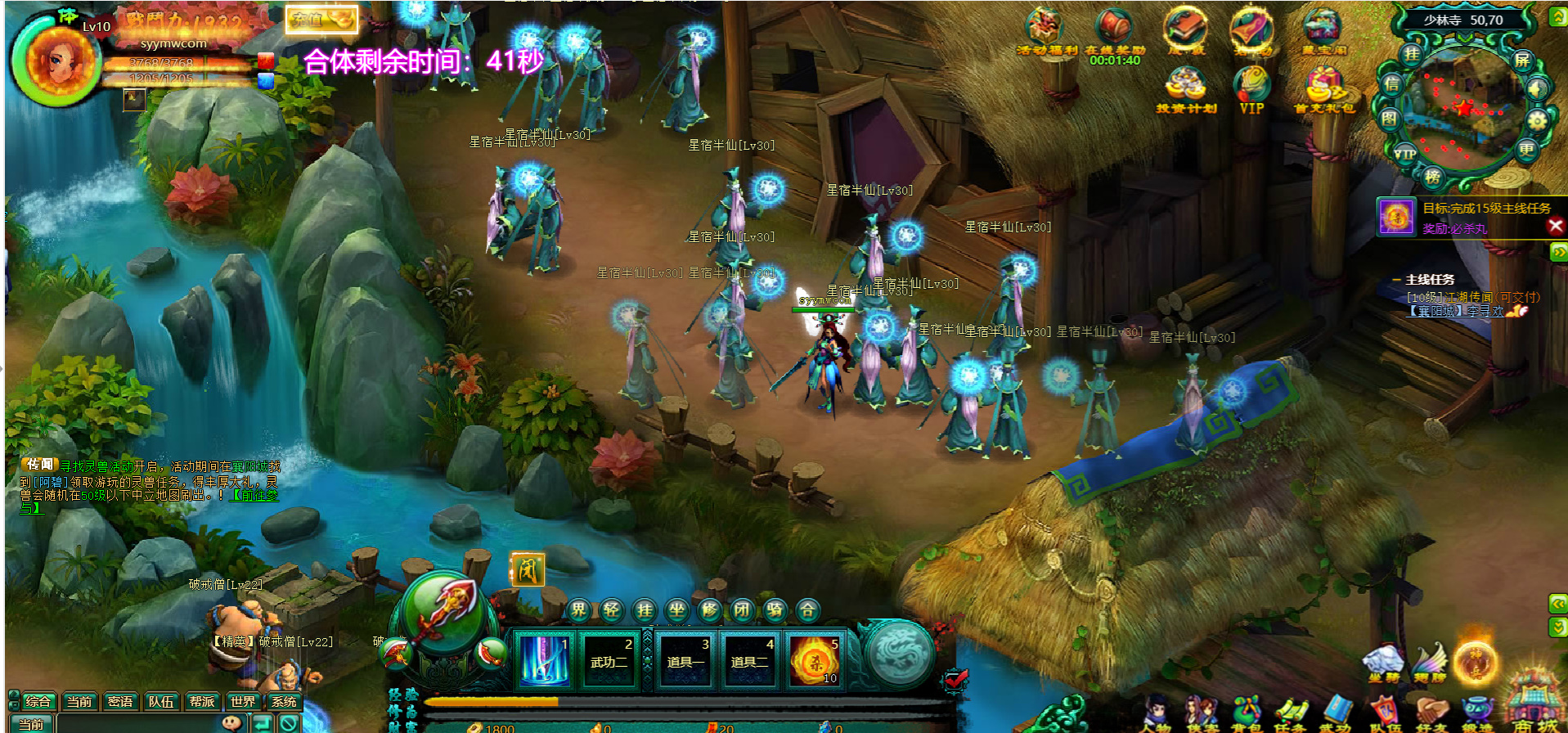Click the 少林寺 minimap
The image size is (1568, 733).
pos(1462,102)
